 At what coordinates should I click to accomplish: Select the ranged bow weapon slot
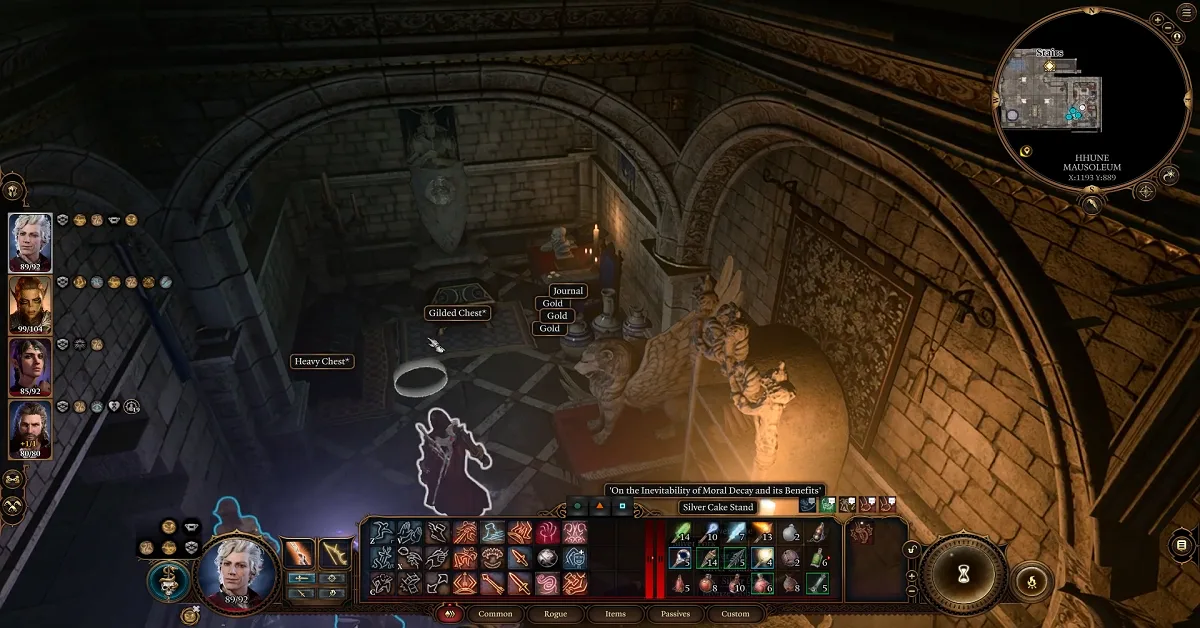tap(333, 553)
